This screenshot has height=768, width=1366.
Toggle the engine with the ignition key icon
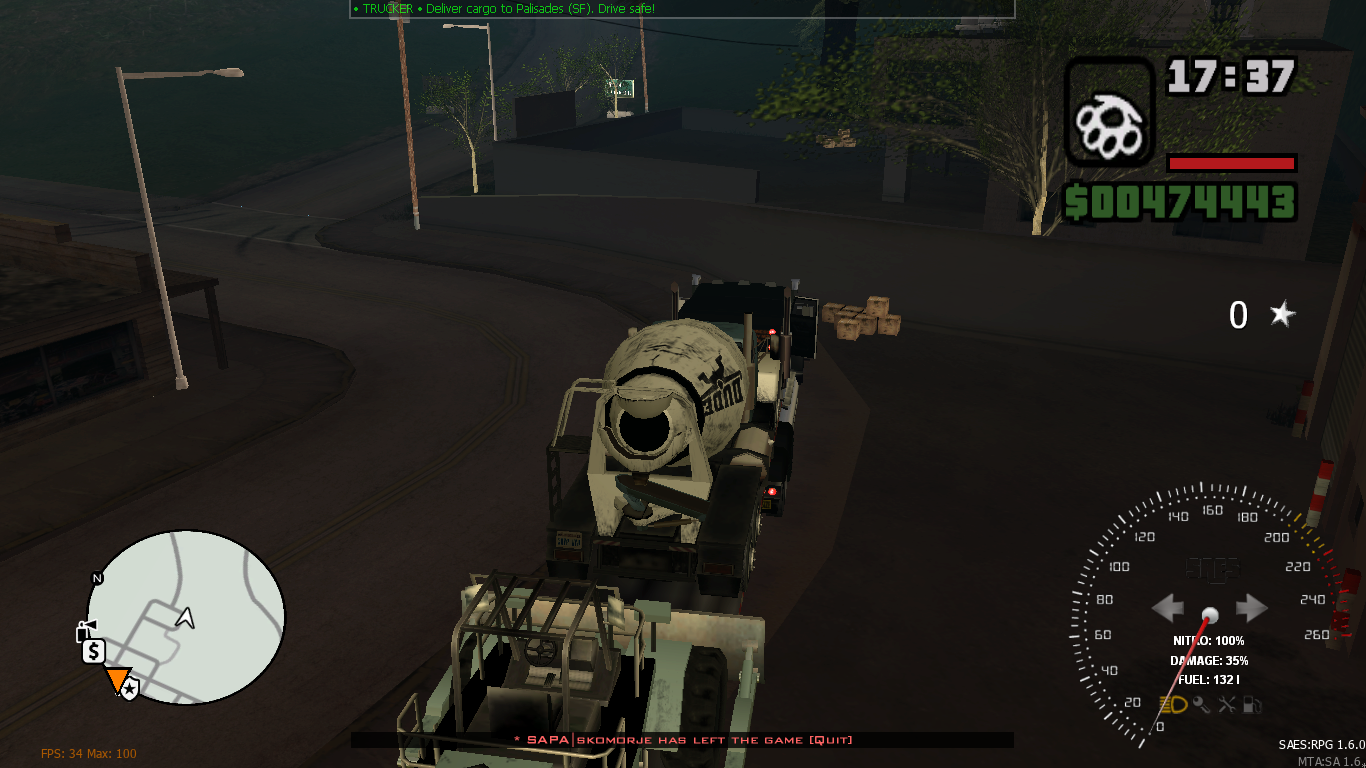[1201, 705]
